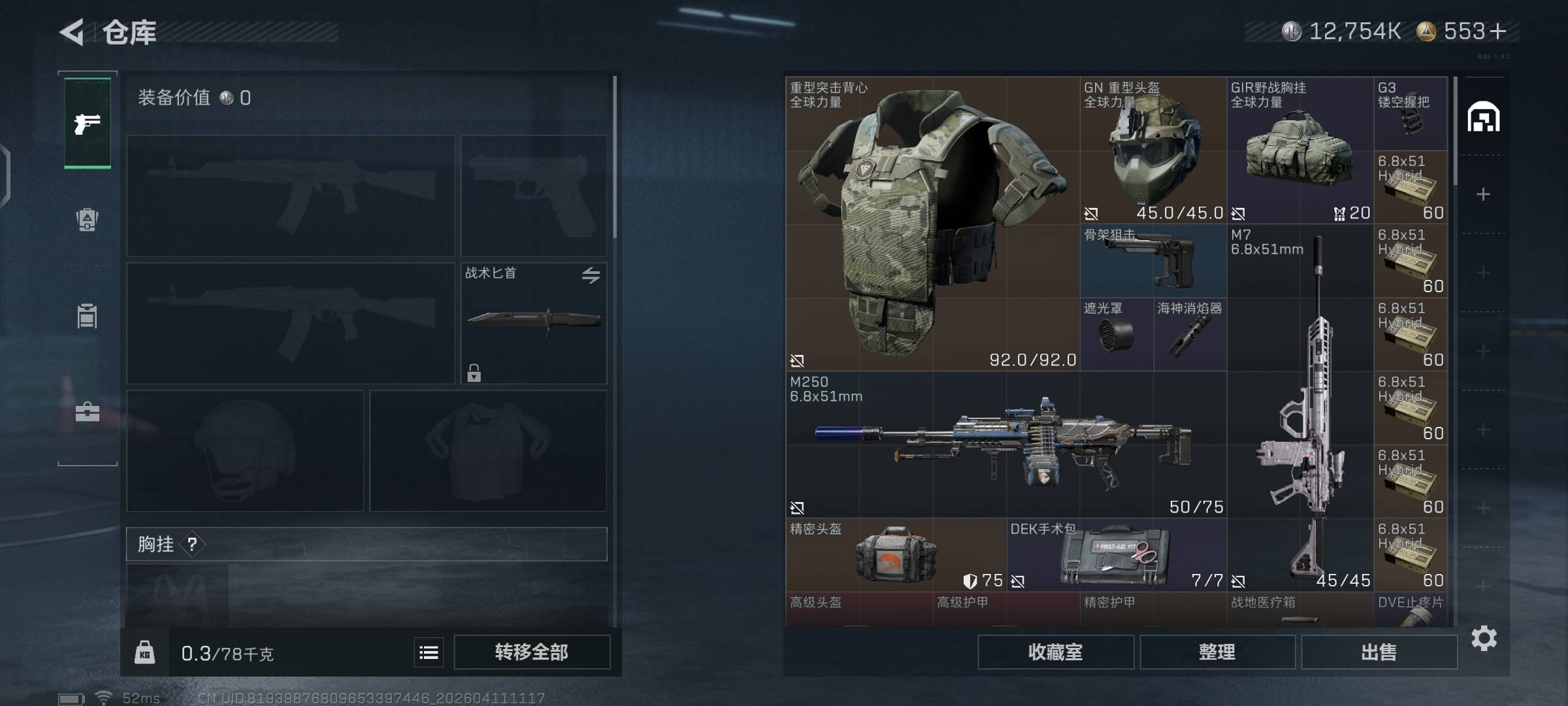Select the 战术匕首 tactical knife slot
Viewport: 1568px width, 706px height.
(x=534, y=323)
